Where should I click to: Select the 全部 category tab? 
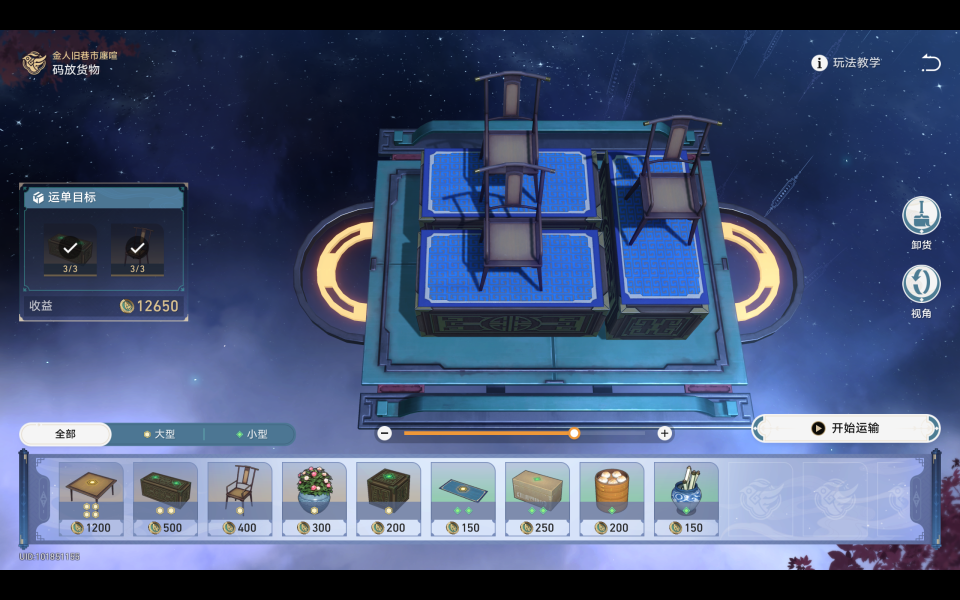point(65,434)
